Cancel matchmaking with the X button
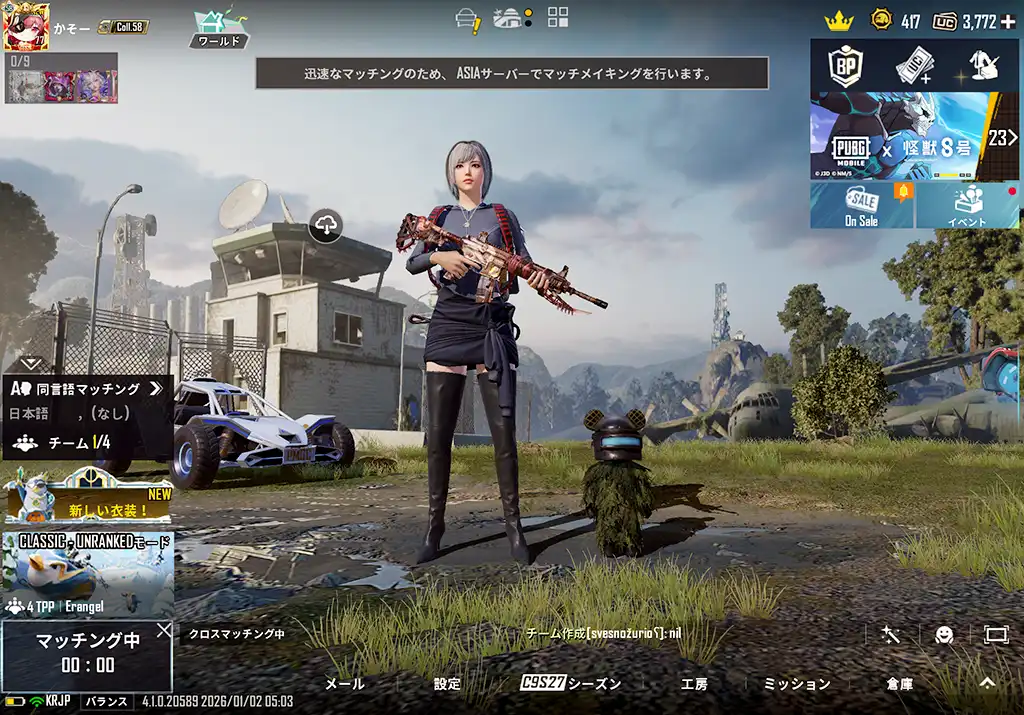Screen dimensions: 1024x715 point(164,630)
